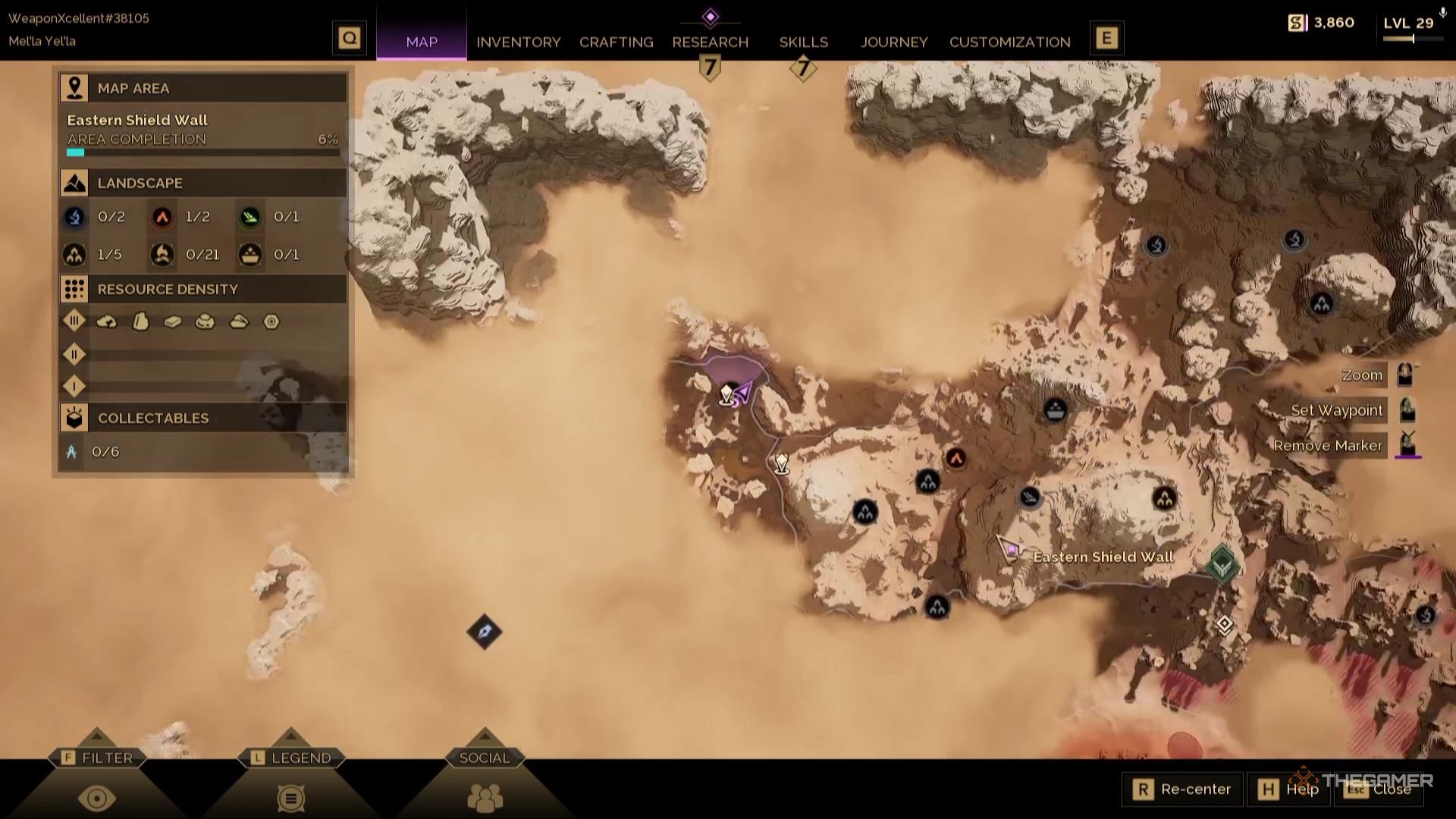Select the blue microscope landscape icon

[x=74, y=217]
